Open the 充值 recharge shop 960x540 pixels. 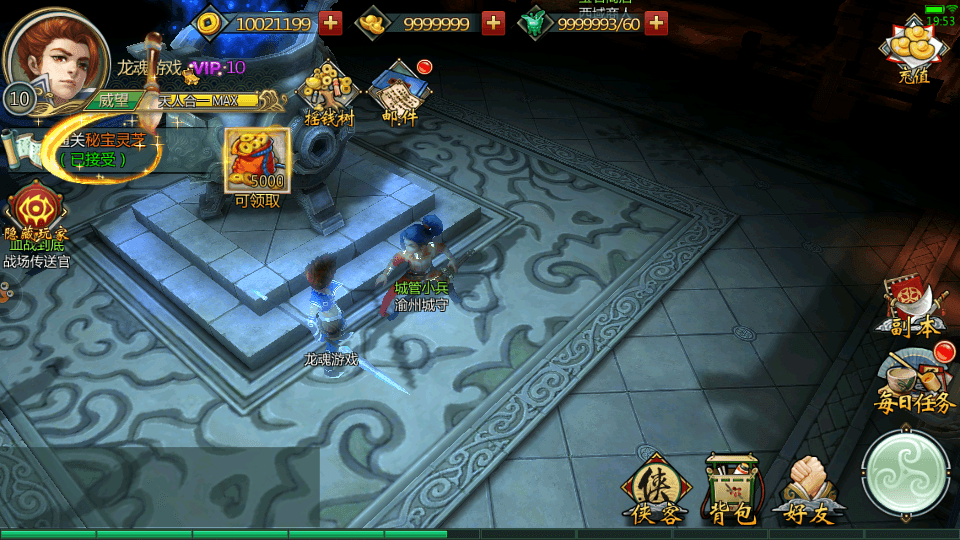(913, 52)
